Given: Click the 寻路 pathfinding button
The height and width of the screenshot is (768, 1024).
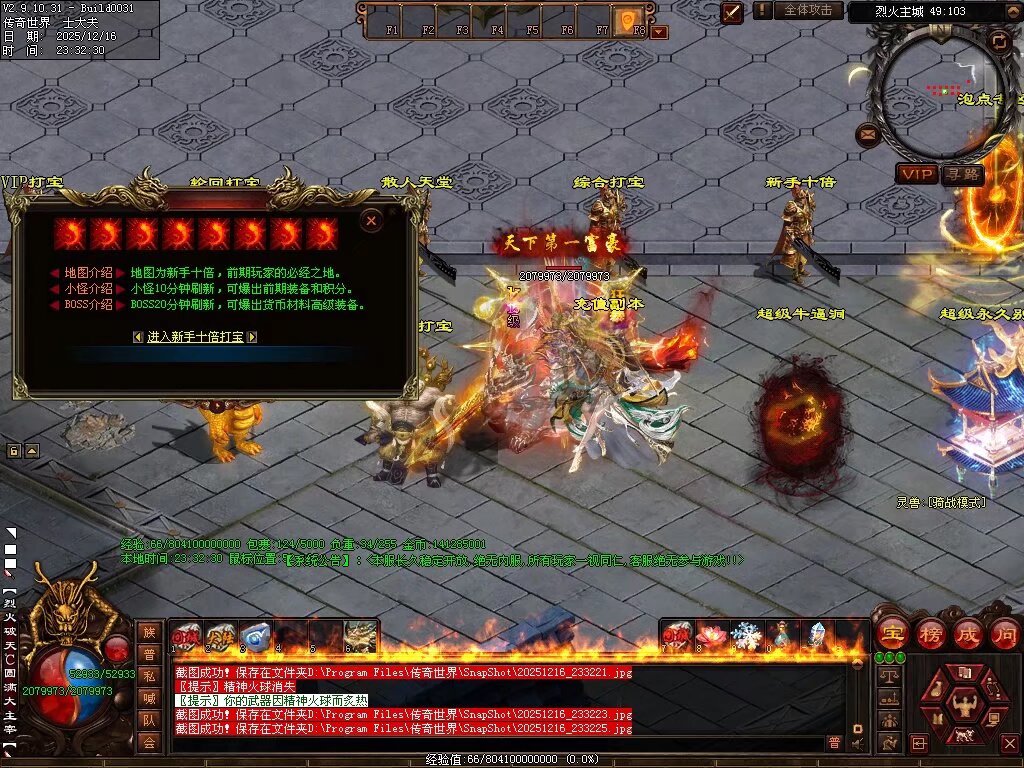Looking at the screenshot, I should (x=963, y=174).
